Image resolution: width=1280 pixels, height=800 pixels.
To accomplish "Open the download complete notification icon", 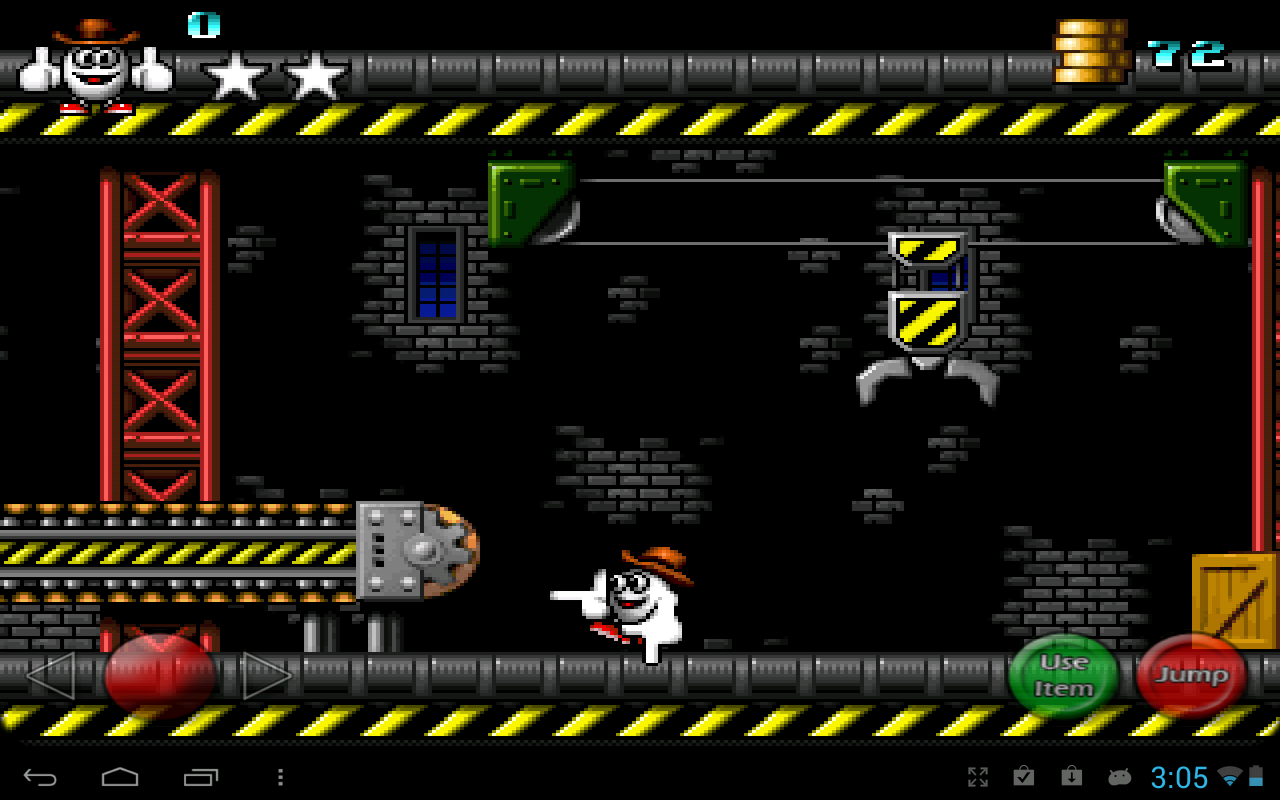I will [x=1070, y=776].
